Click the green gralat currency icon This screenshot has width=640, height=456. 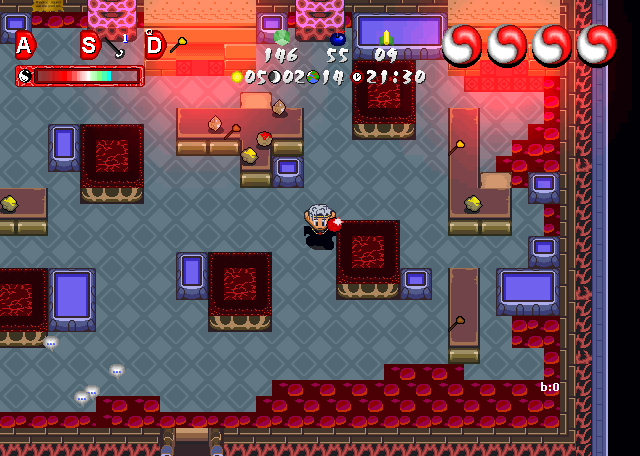pyautogui.click(x=282, y=37)
